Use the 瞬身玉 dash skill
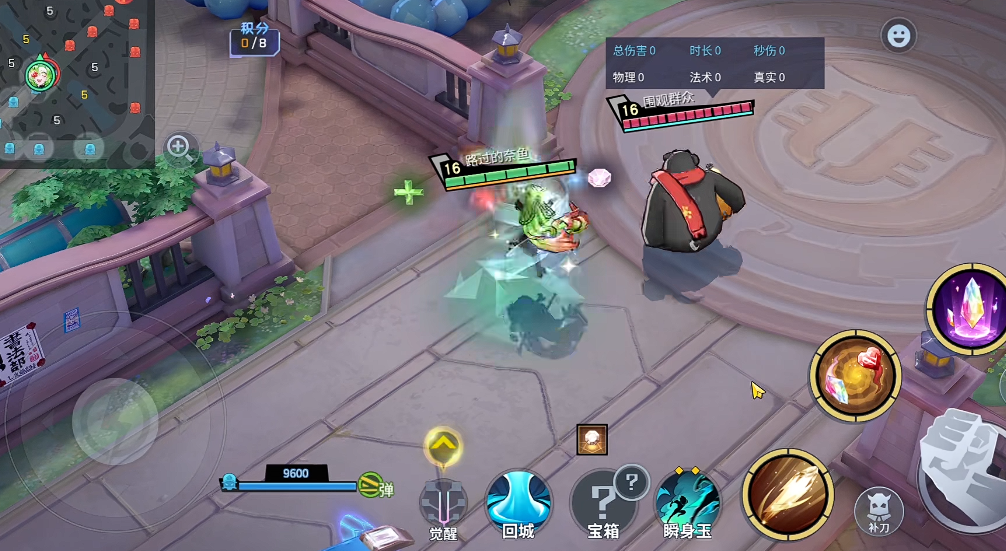The image size is (1006, 551). 688,503
